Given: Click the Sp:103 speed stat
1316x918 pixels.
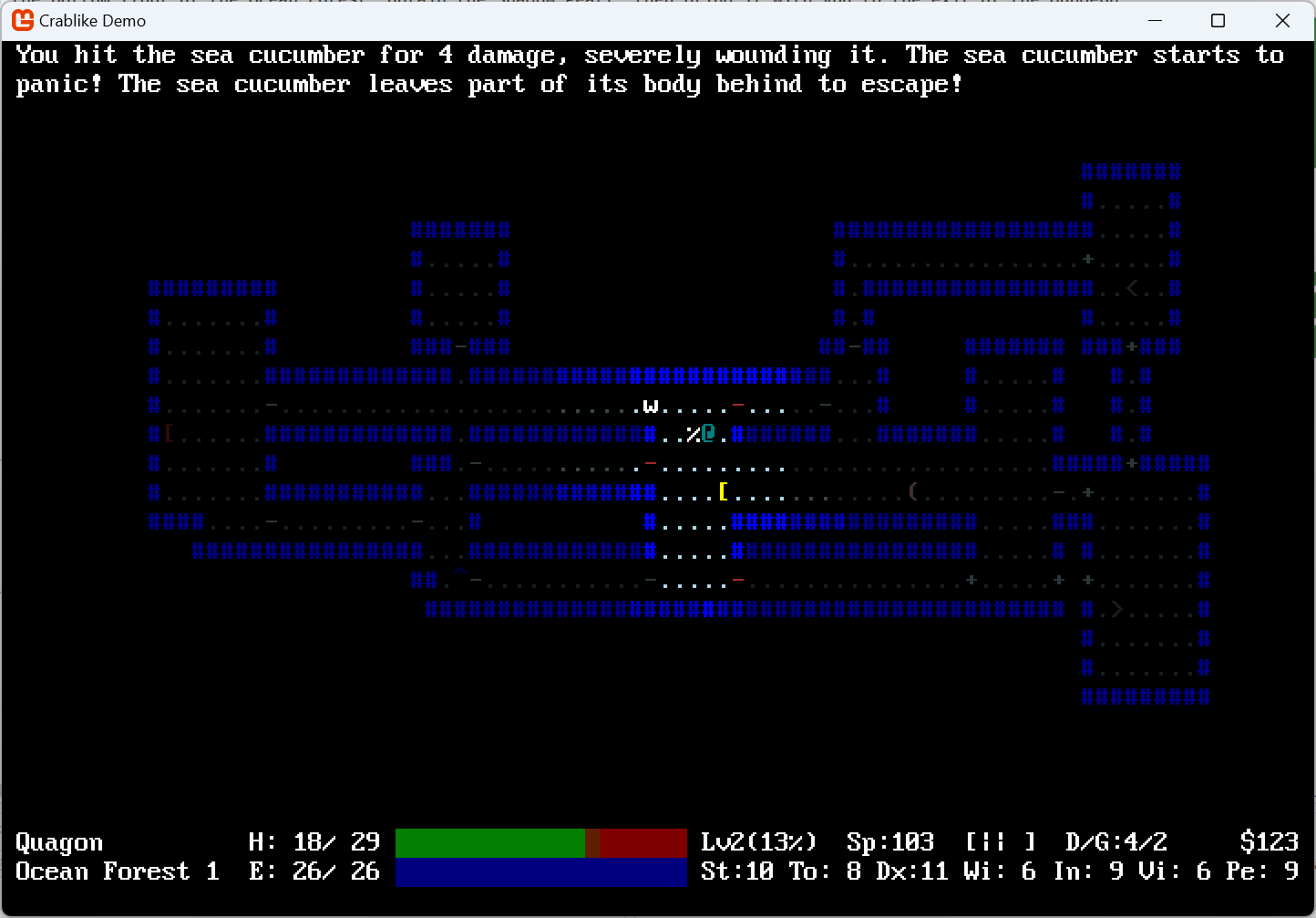Looking at the screenshot, I should [x=890, y=841].
